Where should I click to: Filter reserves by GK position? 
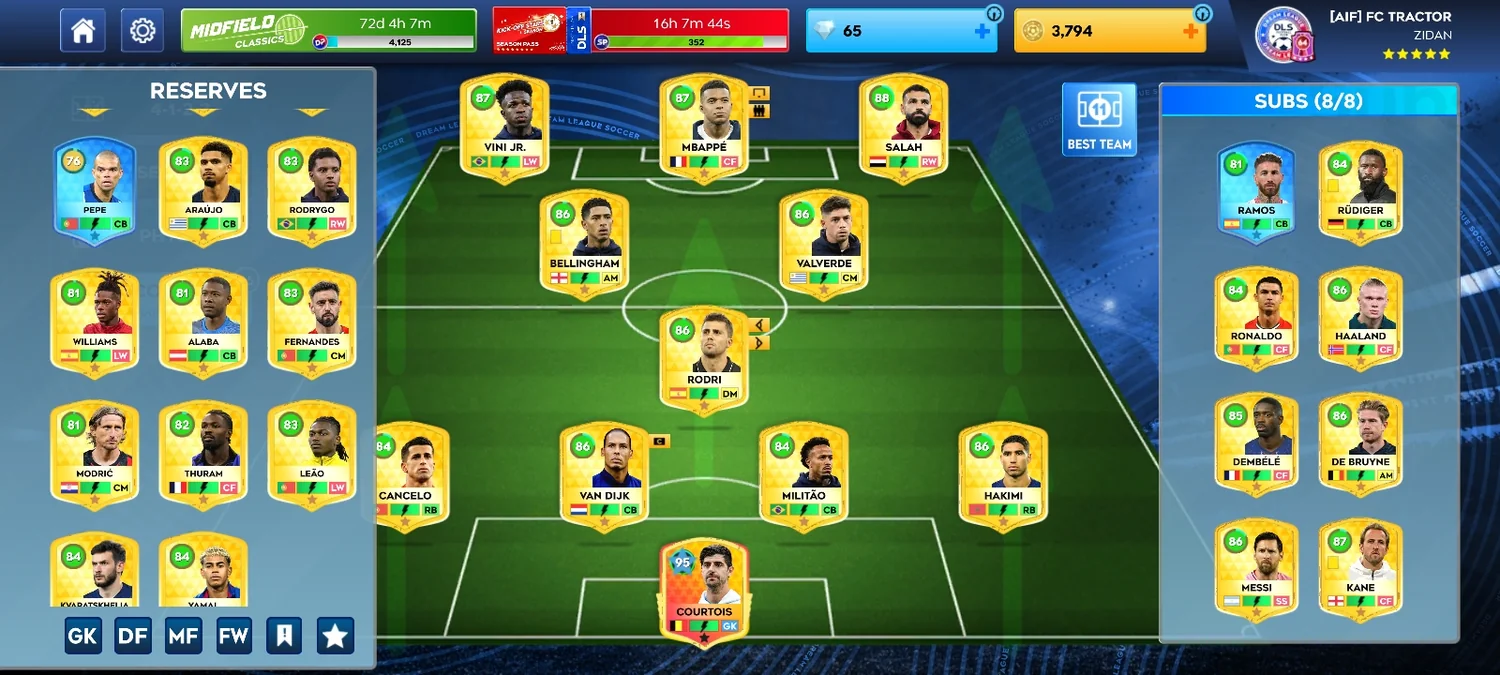(x=83, y=635)
